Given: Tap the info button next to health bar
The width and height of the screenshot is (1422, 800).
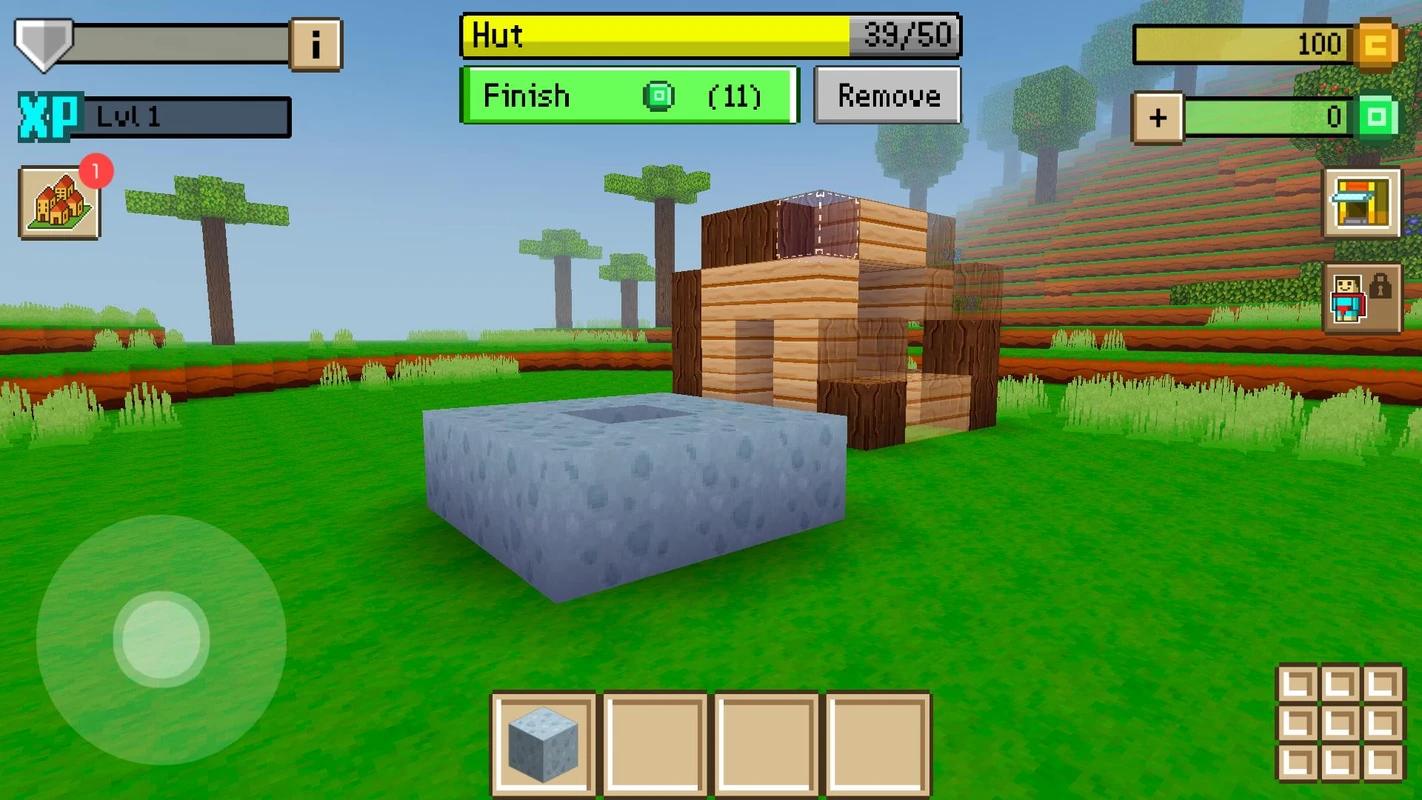Looking at the screenshot, I should (x=315, y=43).
